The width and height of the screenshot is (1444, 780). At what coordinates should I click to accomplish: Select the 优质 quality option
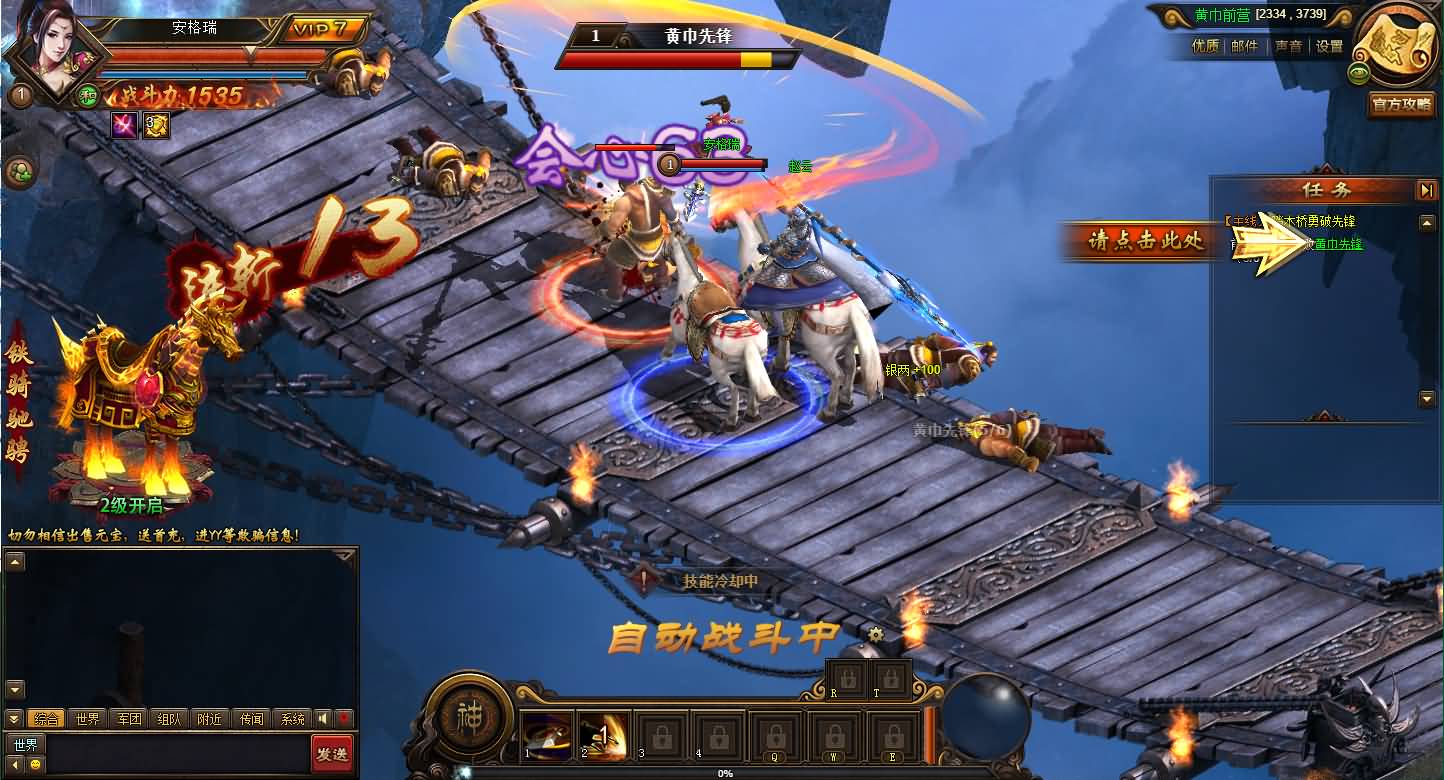tap(1205, 46)
